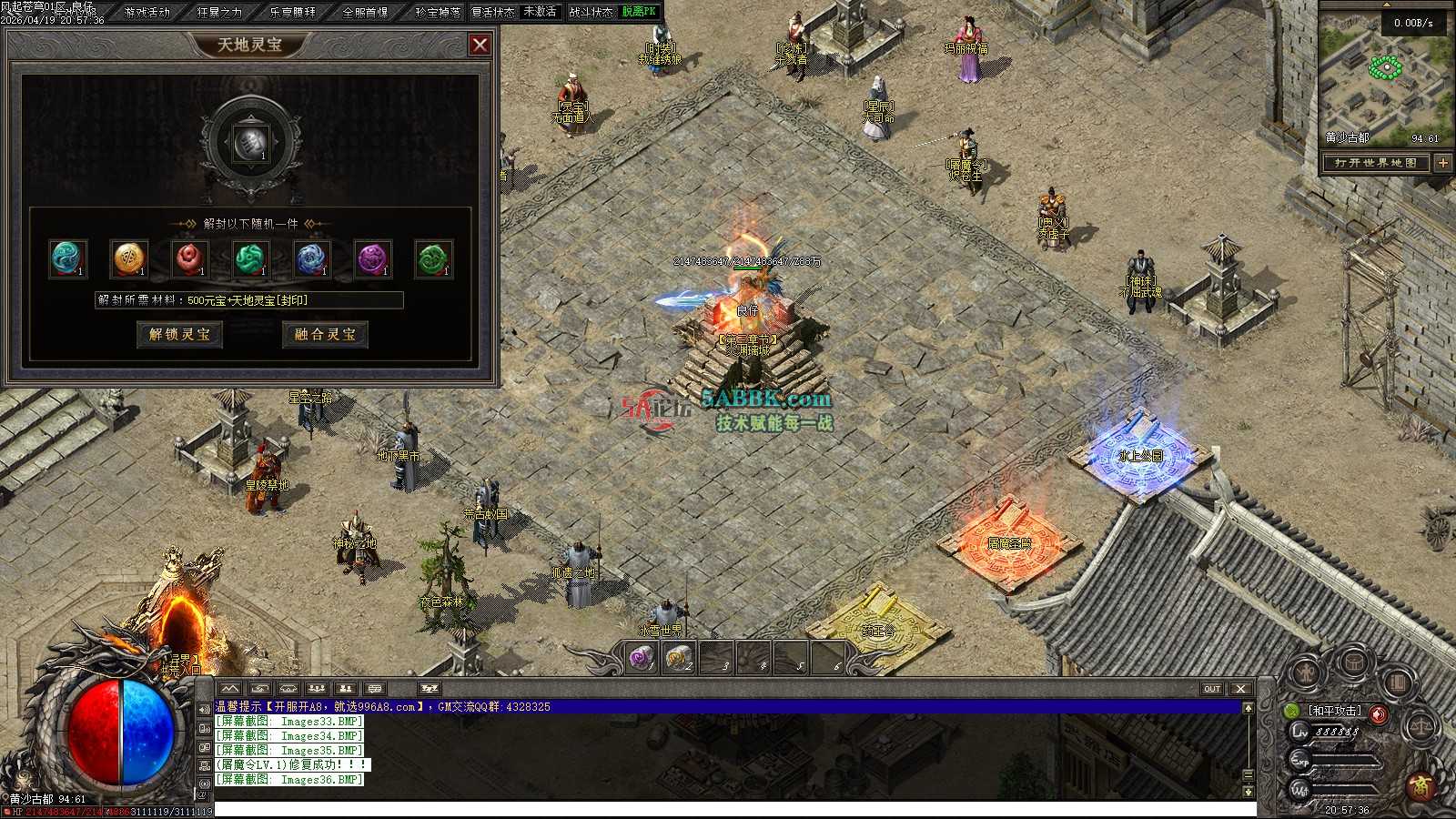Close the 天地灵宝 panel
1456x819 pixels.
[480, 45]
